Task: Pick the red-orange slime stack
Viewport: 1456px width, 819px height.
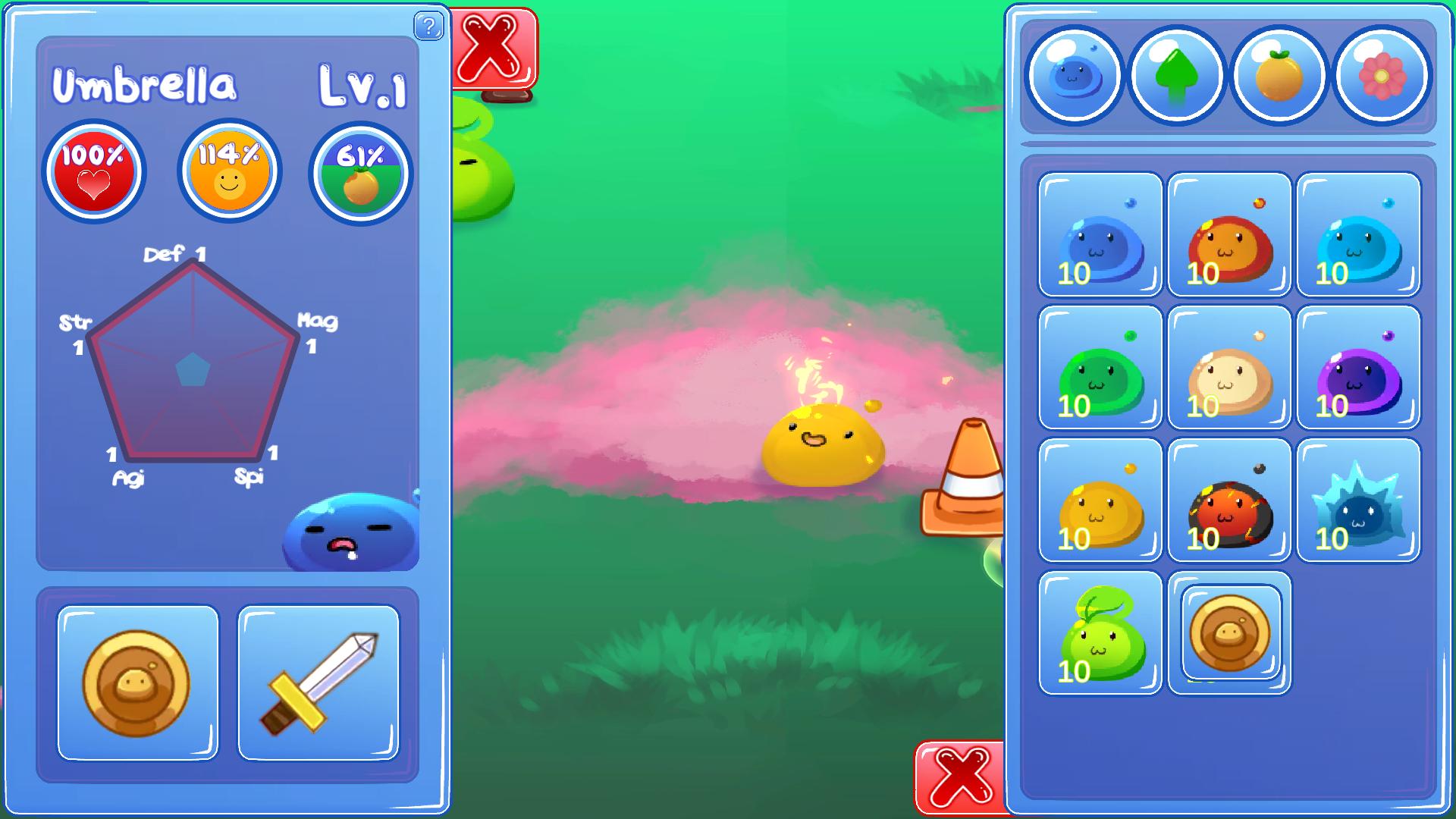Action: [x=1228, y=235]
